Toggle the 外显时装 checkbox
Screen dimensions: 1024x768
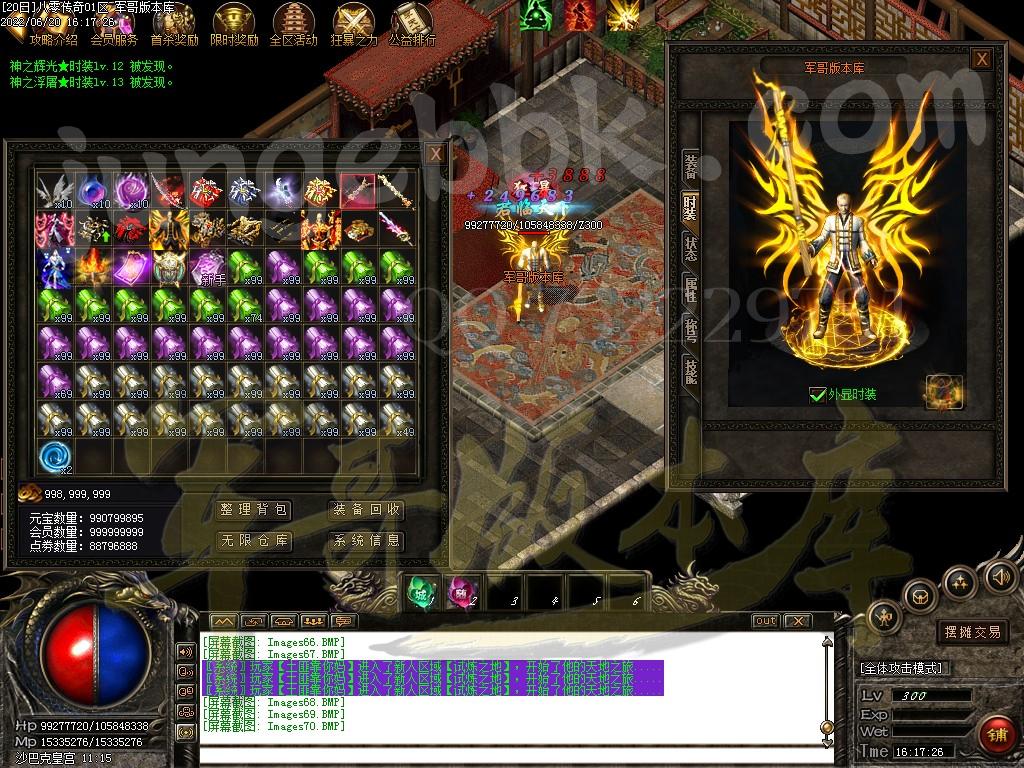coord(817,395)
